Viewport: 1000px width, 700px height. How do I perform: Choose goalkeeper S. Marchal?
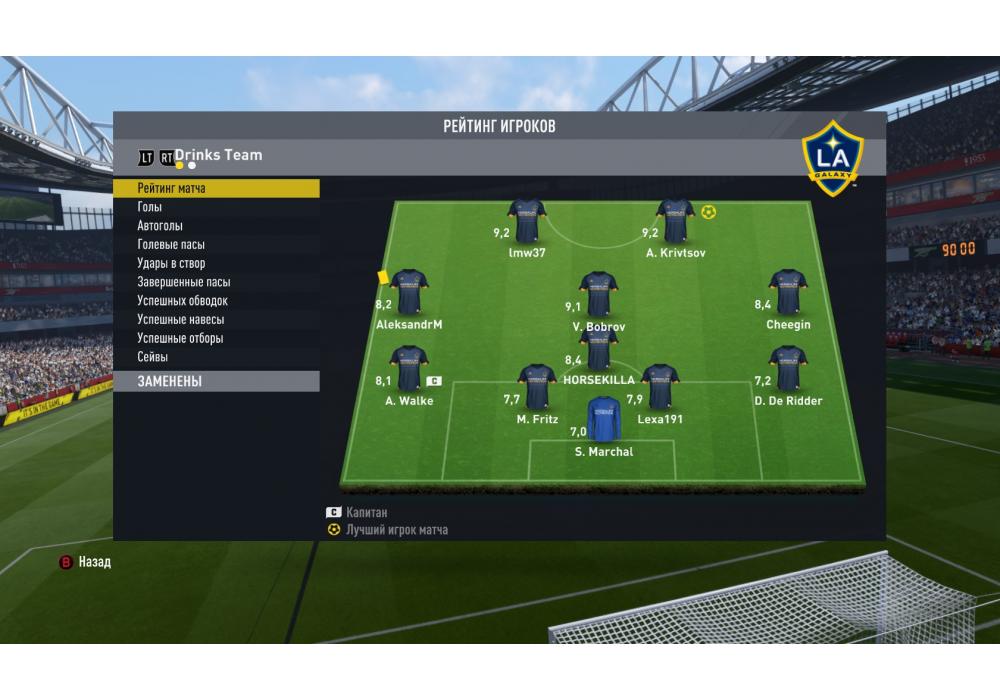coord(603,420)
